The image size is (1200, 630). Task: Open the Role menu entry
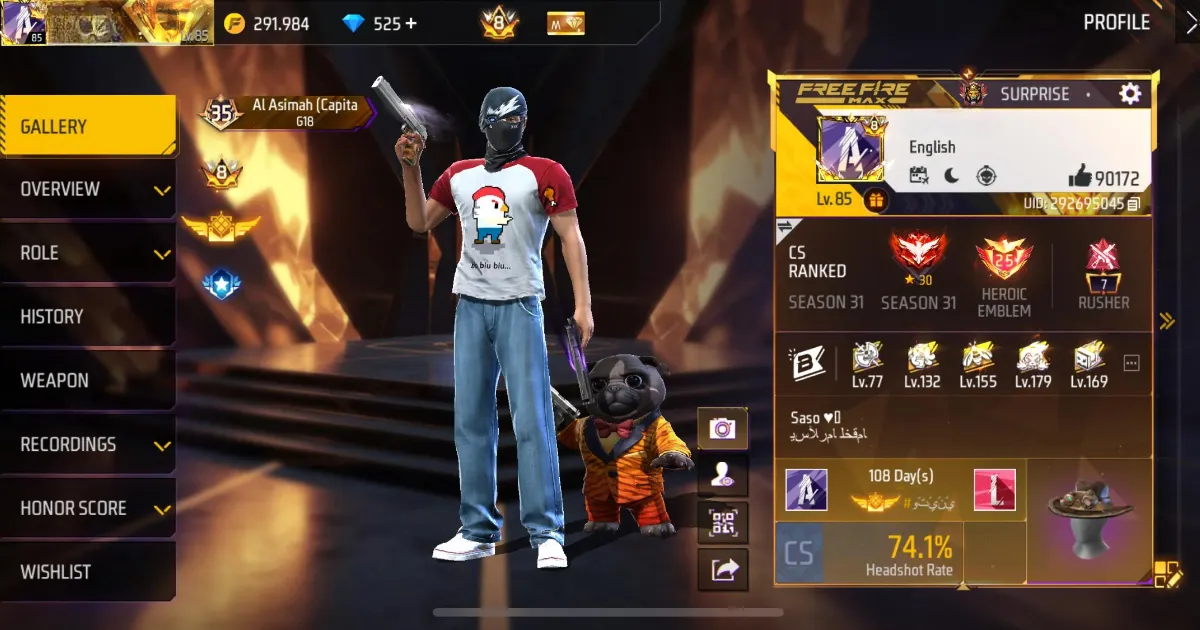tap(88, 253)
